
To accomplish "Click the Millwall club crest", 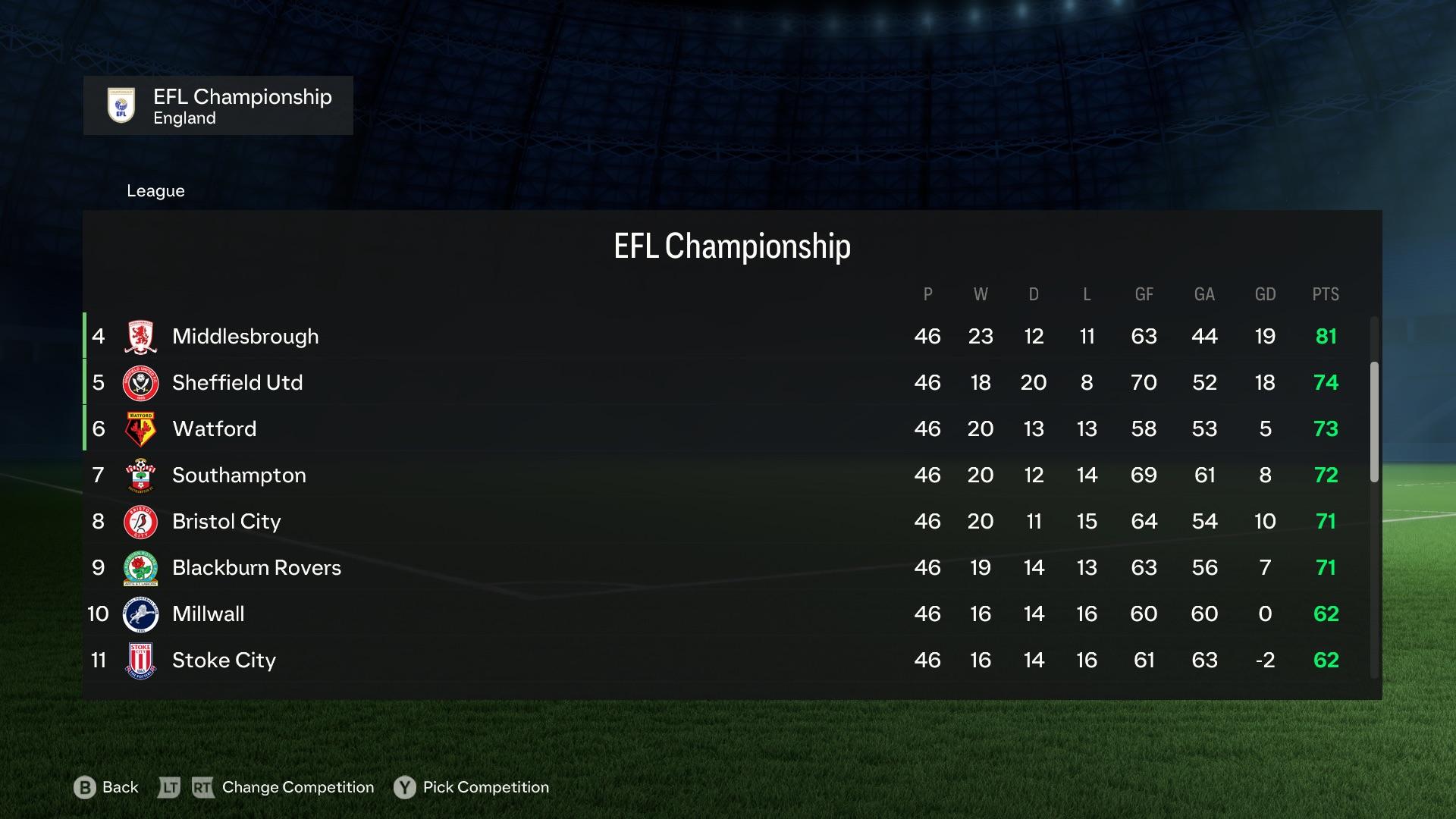I will pos(140,613).
